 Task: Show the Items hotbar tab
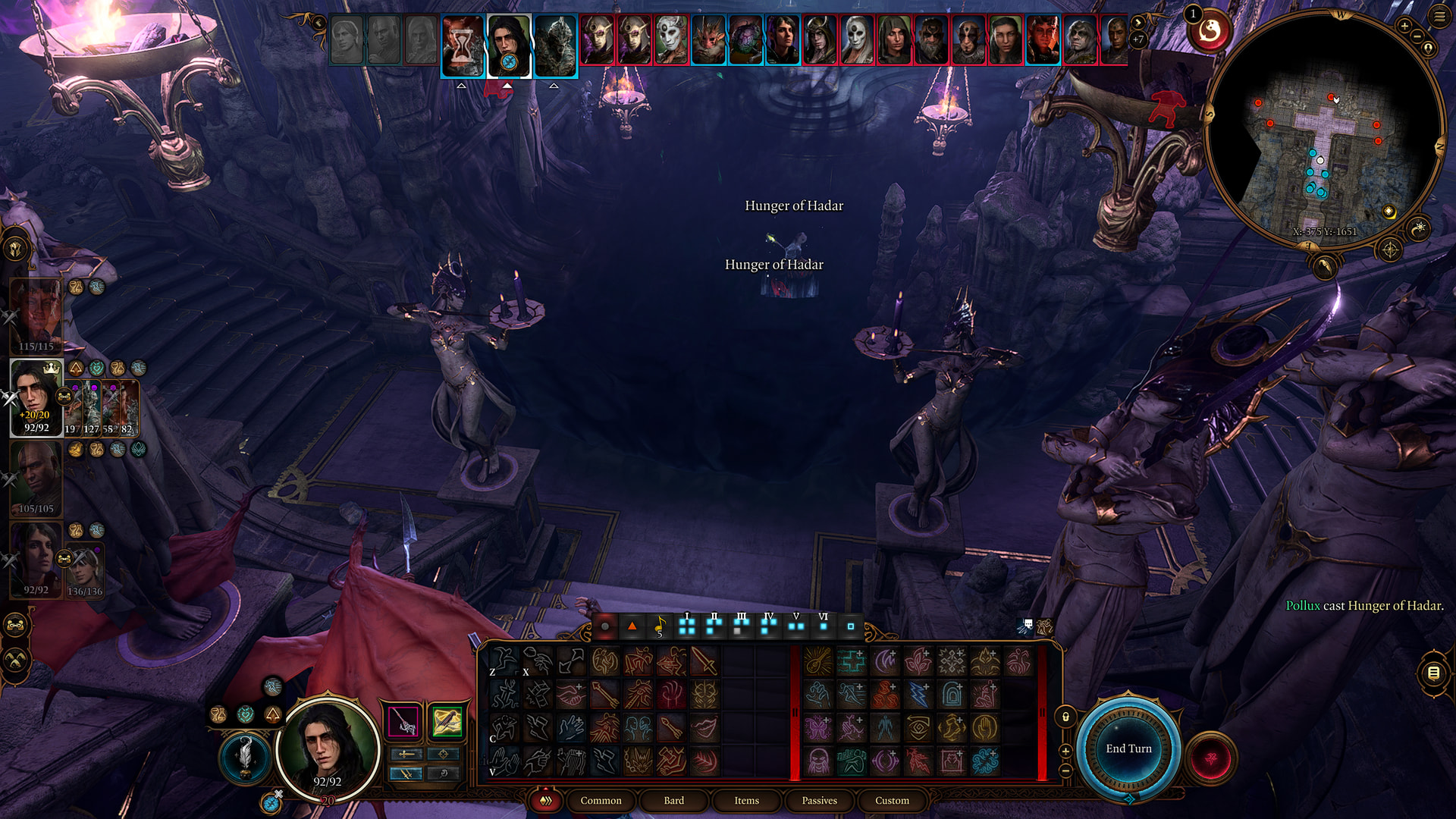pyautogui.click(x=746, y=800)
